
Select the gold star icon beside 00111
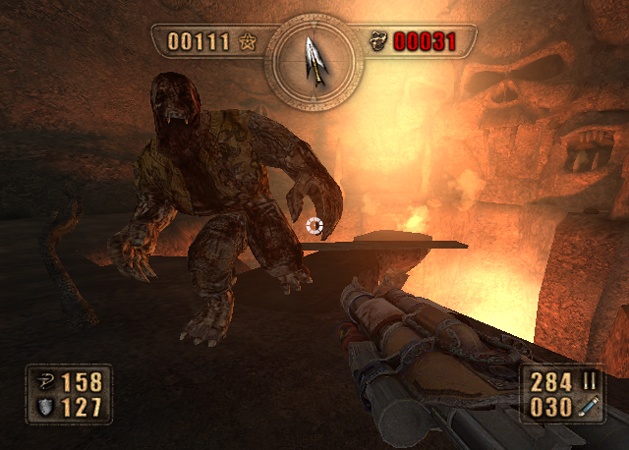click(x=246, y=42)
